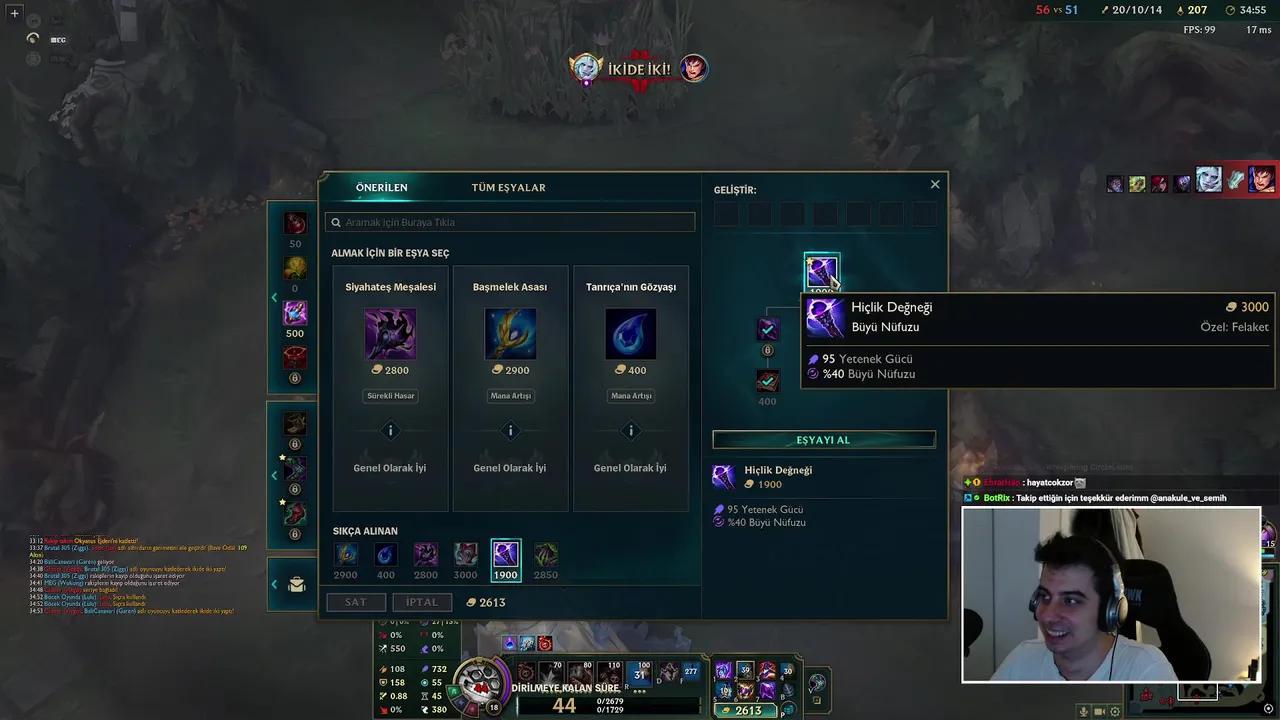Click the 400-gold component in the build tree
1280x720 pixels.
[x=767, y=381]
